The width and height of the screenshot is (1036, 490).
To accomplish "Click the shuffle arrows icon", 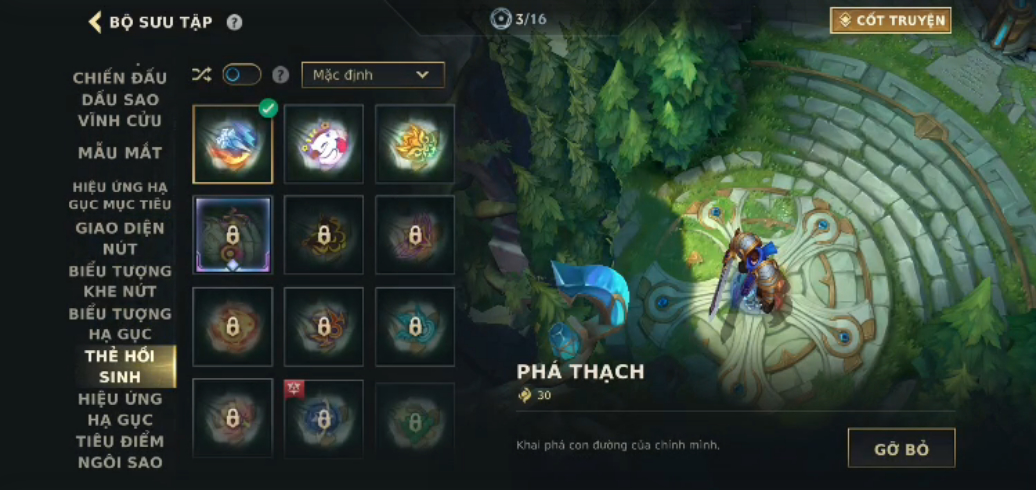I will click(202, 75).
